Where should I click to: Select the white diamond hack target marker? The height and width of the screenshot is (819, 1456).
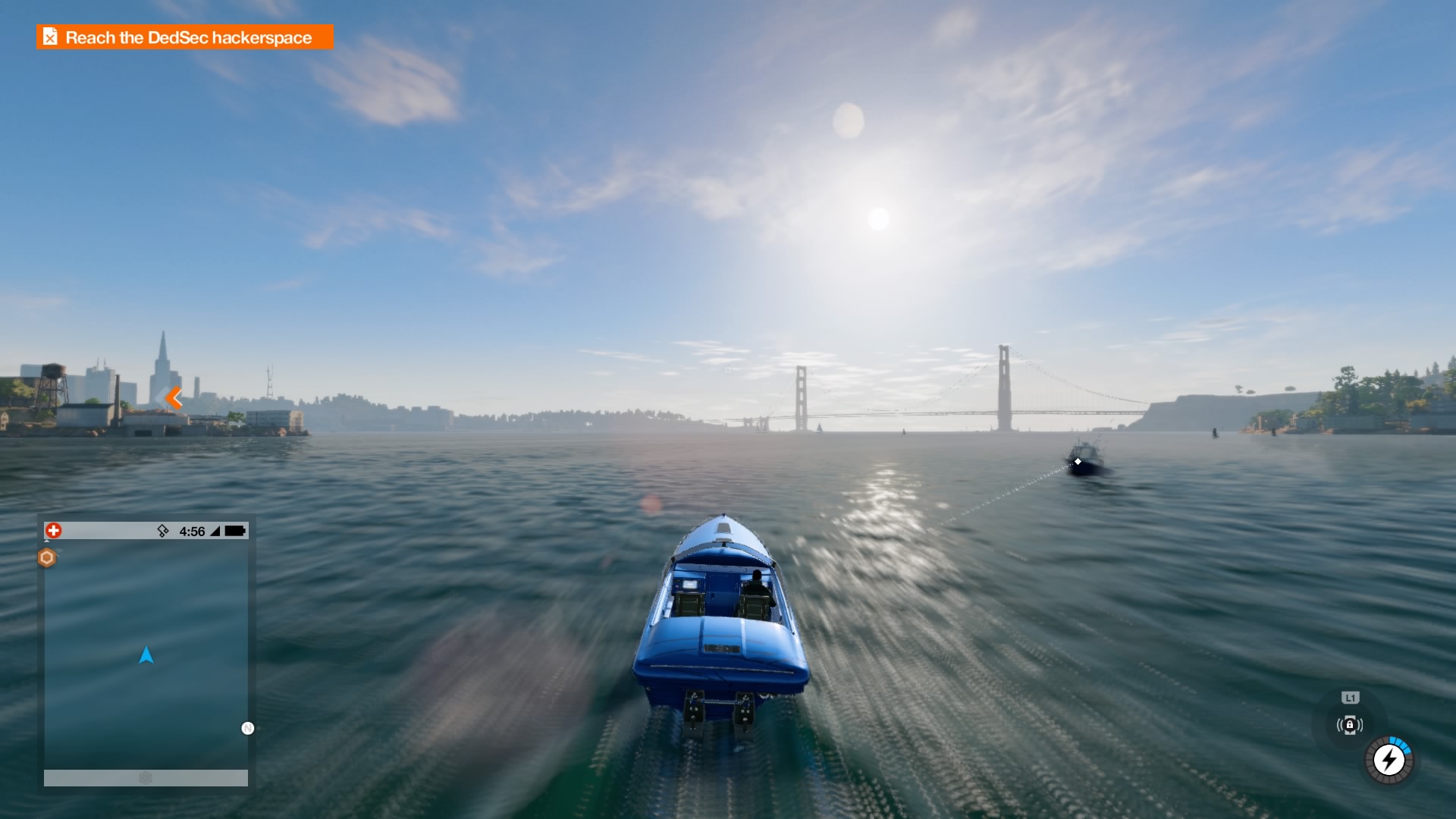point(1078,461)
